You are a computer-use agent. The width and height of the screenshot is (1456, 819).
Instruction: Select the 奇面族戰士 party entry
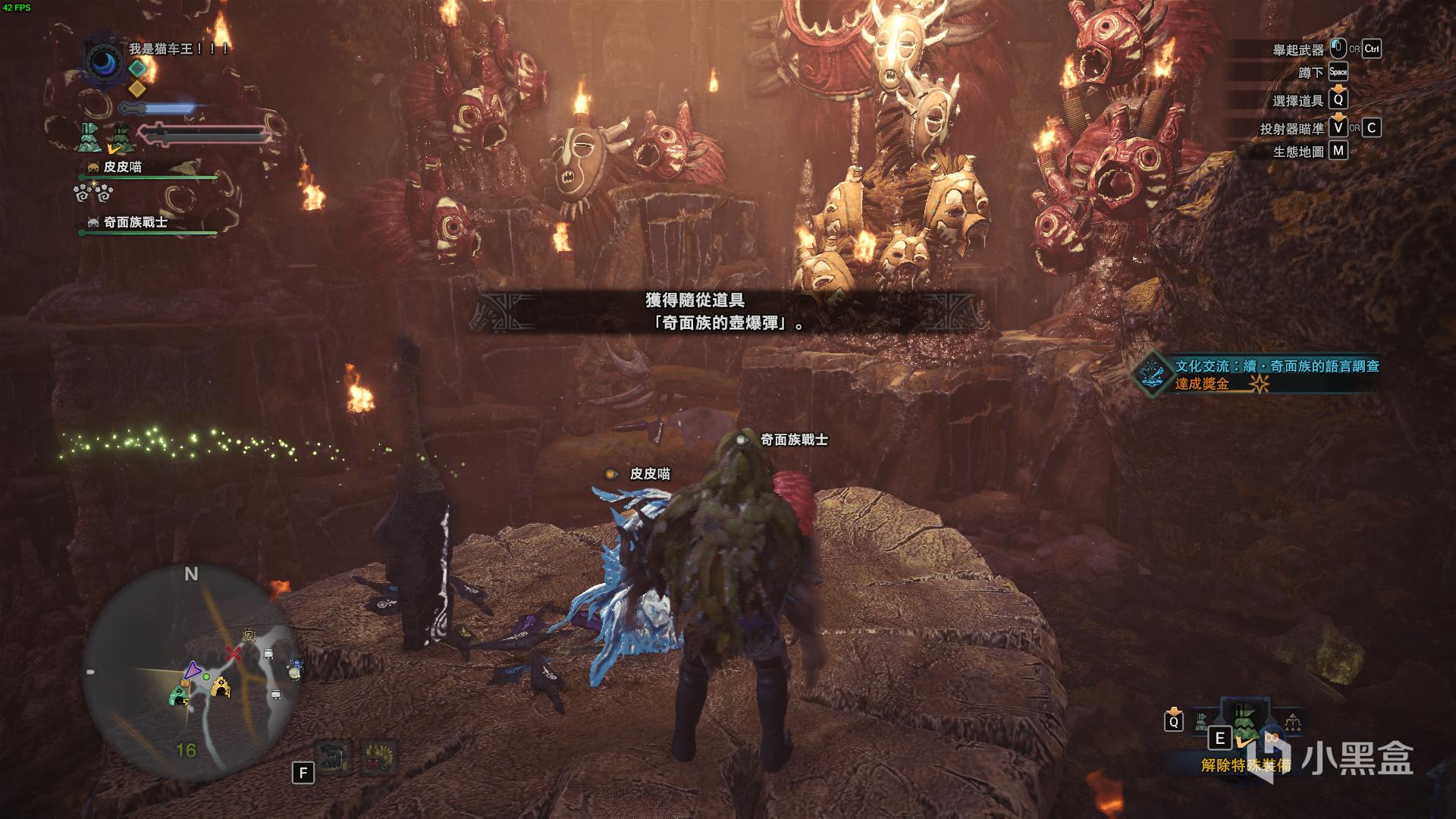point(134,222)
